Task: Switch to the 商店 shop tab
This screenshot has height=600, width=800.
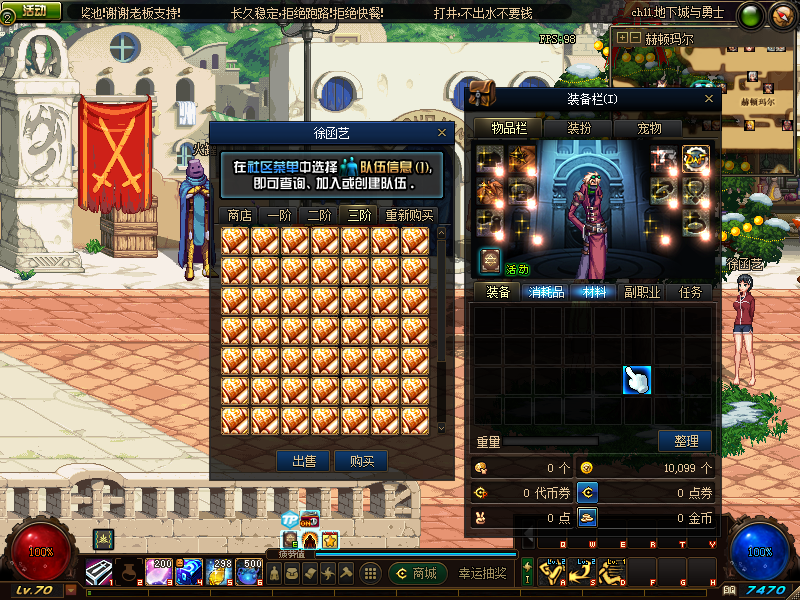Action: pos(239,215)
